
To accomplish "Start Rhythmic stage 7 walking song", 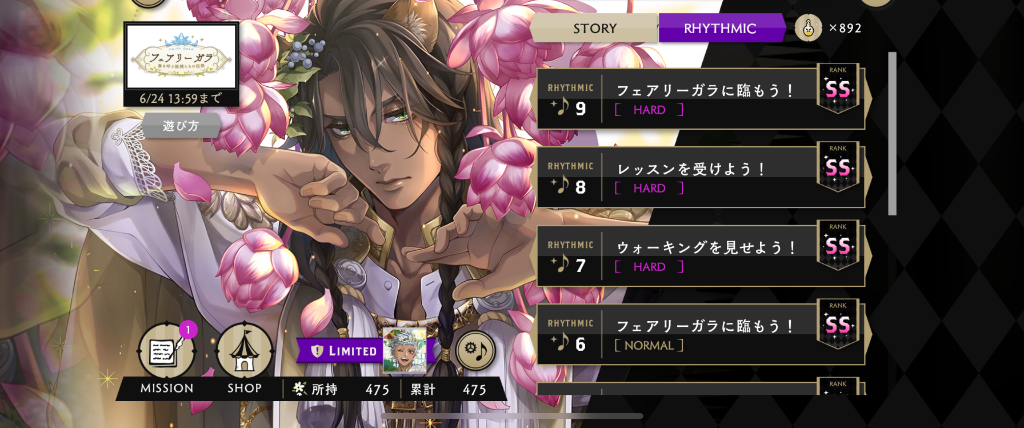I will click(x=700, y=255).
